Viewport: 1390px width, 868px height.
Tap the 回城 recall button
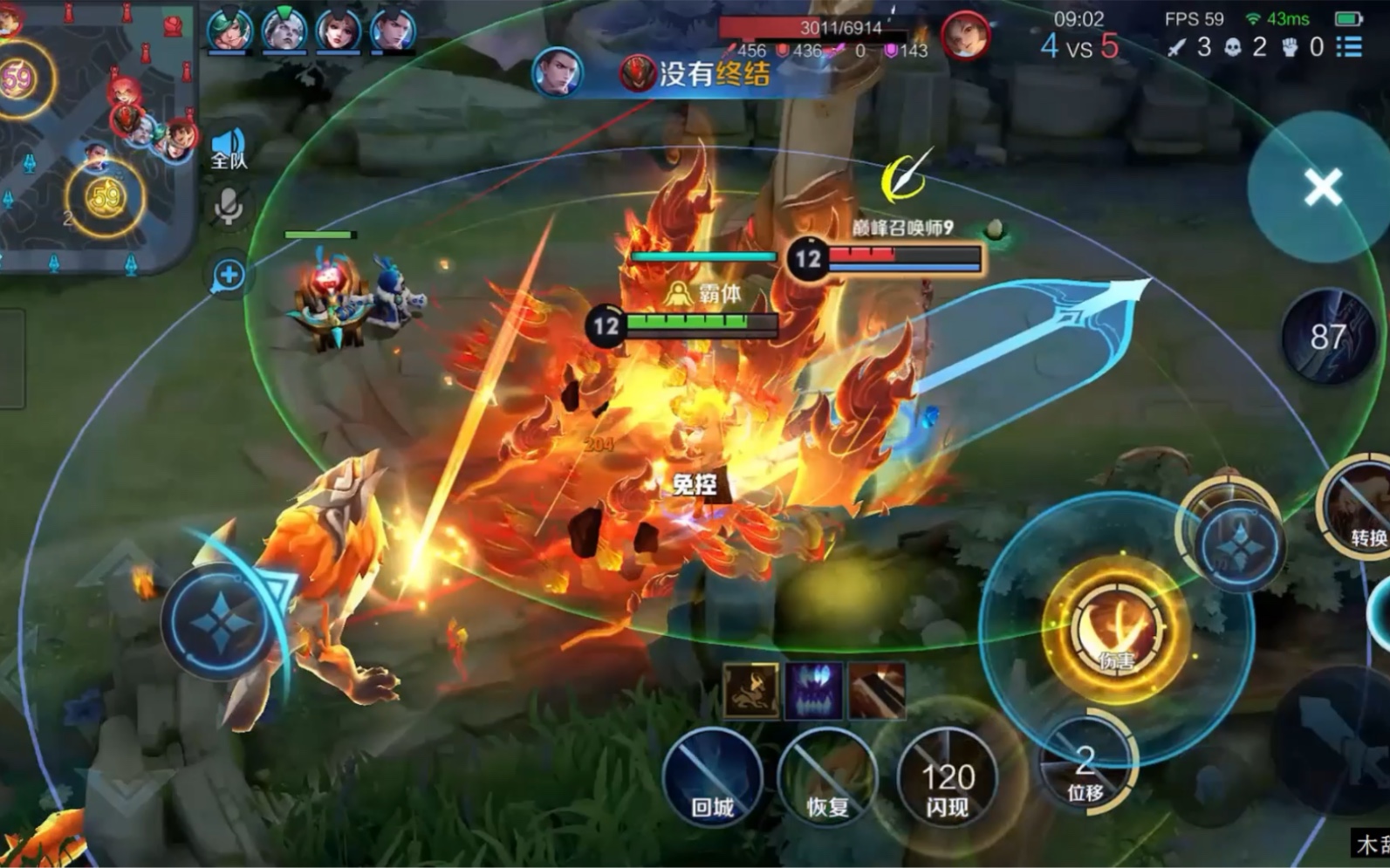click(712, 778)
